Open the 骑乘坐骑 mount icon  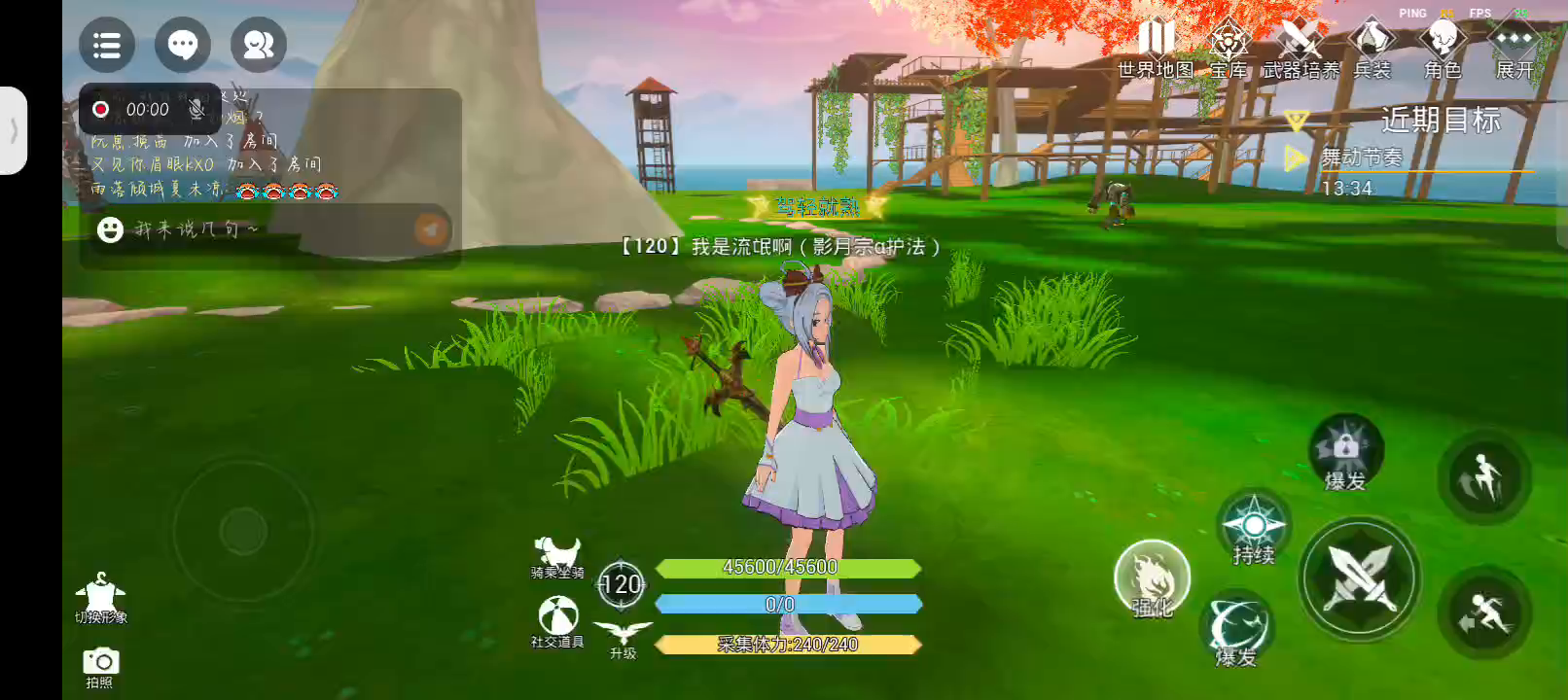click(557, 558)
